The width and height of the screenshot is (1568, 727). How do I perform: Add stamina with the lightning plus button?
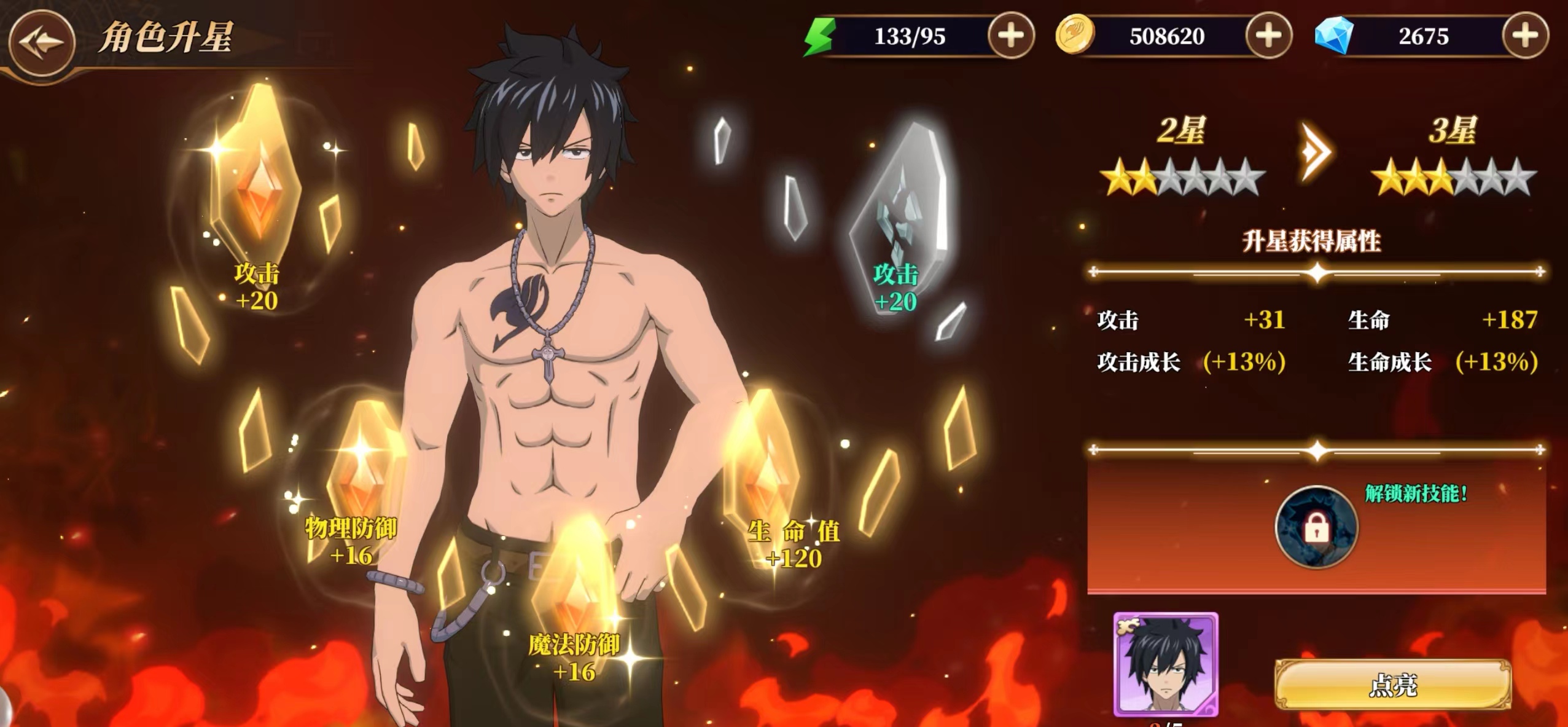(1011, 36)
